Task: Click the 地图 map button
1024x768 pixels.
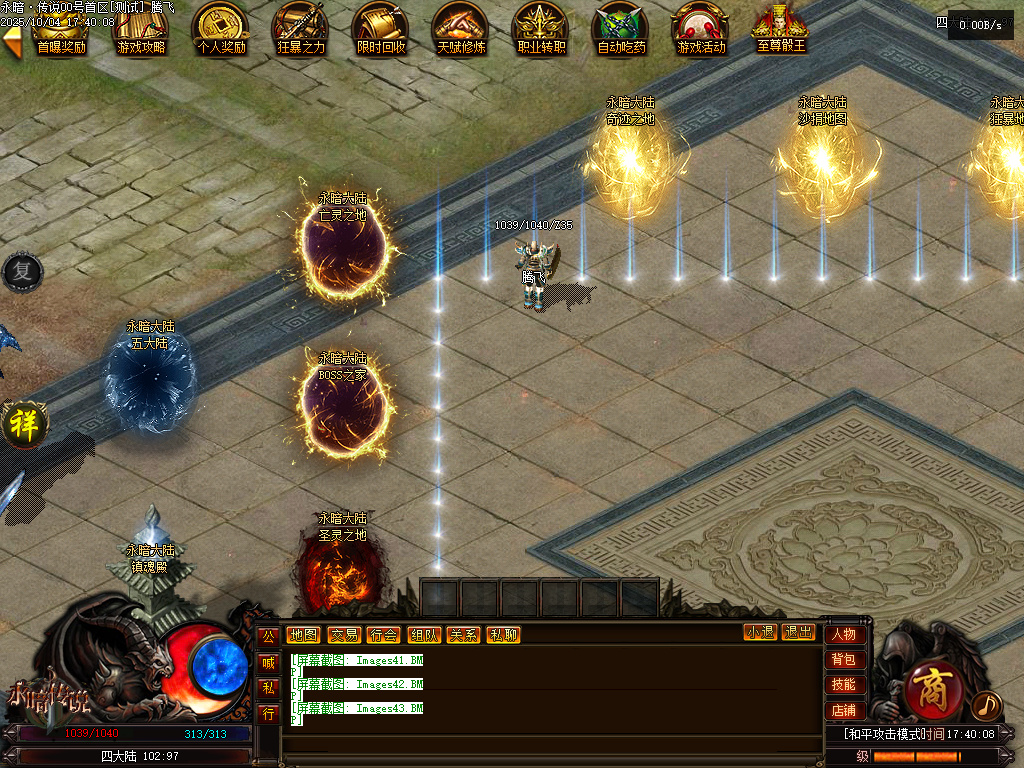Action: [303, 635]
